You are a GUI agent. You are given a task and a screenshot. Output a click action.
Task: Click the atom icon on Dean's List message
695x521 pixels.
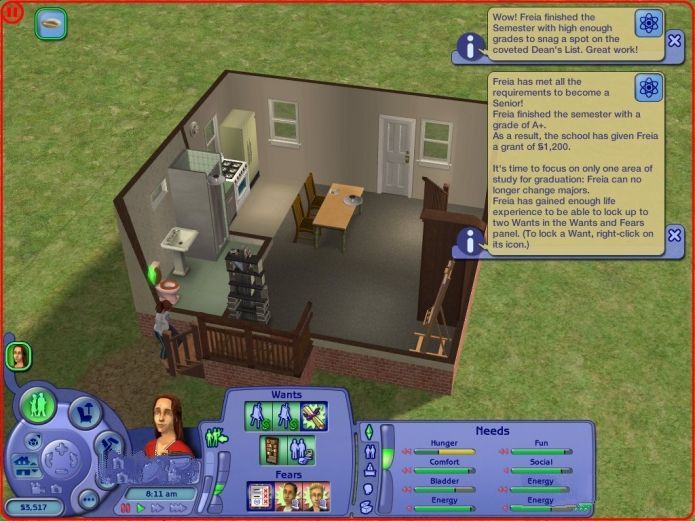[x=650, y=22]
